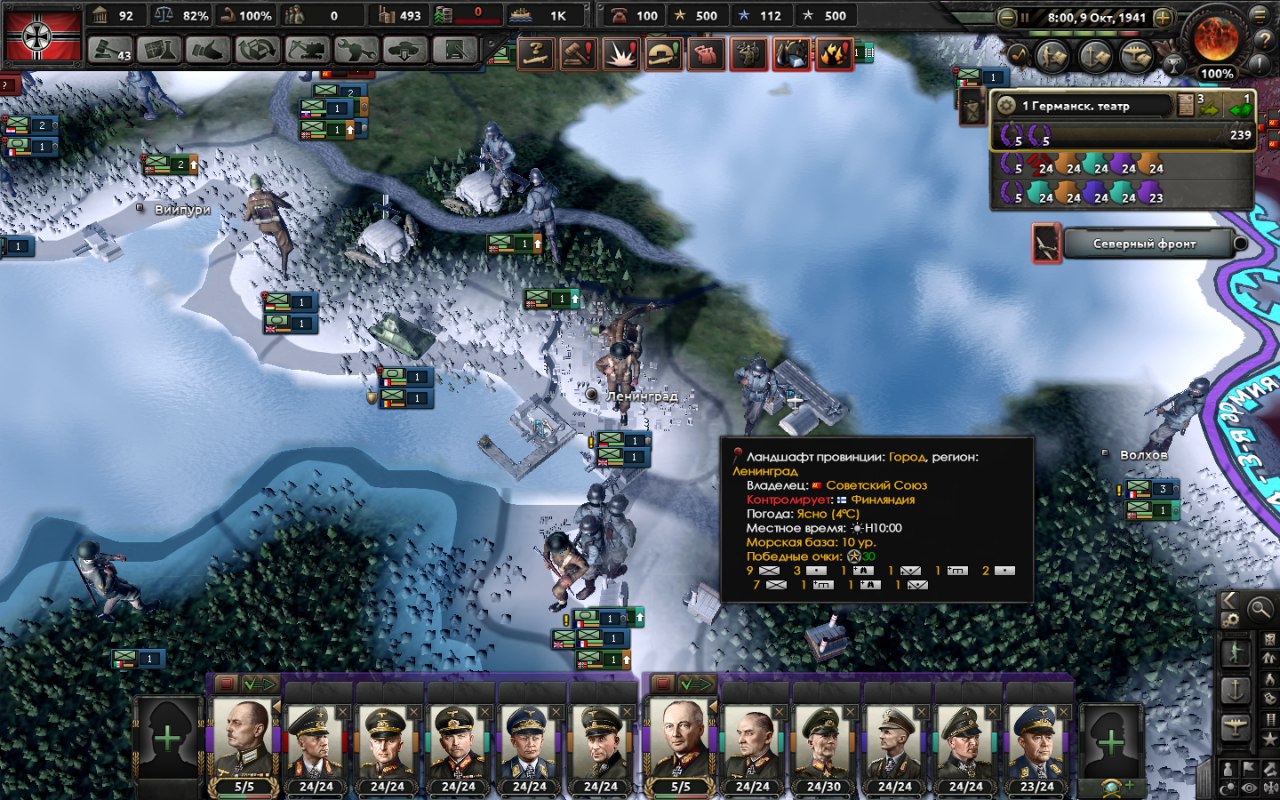Open the construction menu with the crane icon
Image resolution: width=1280 pixels, height=800 pixels.
(x=307, y=49)
